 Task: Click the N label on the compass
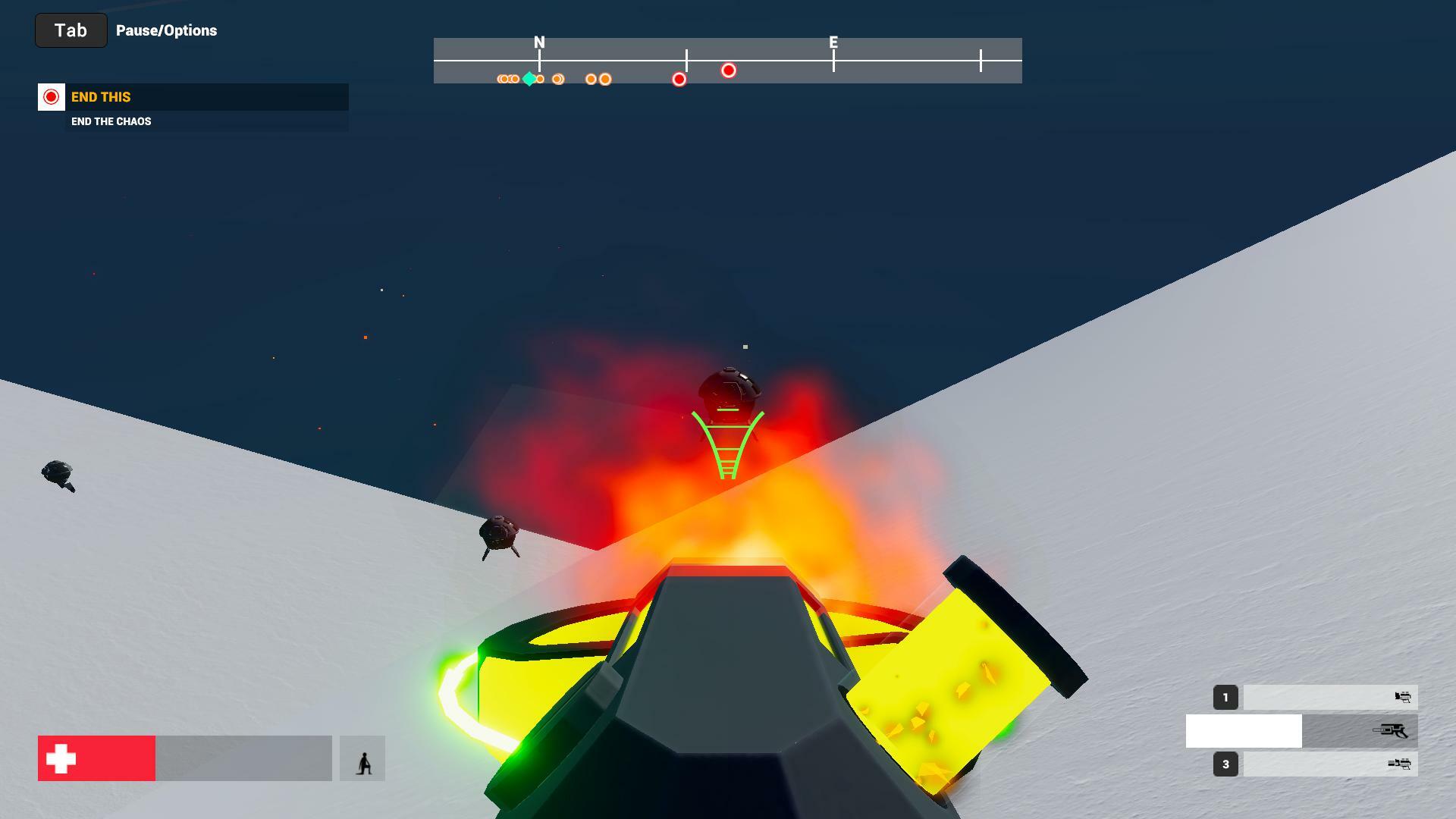click(539, 43)
